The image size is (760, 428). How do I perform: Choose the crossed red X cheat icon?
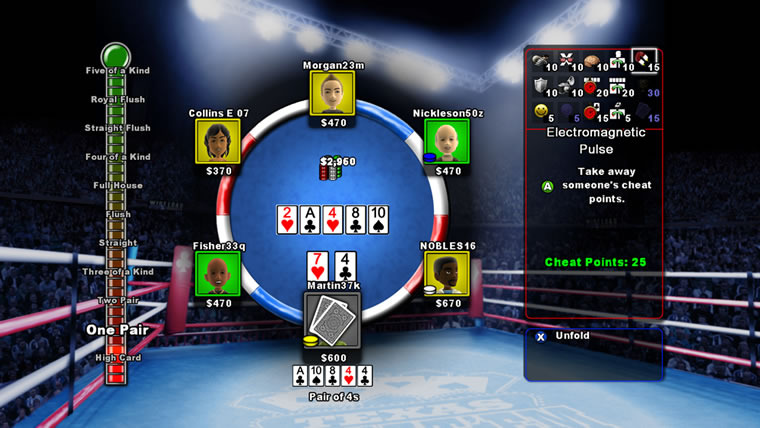(x=567, y=59)
